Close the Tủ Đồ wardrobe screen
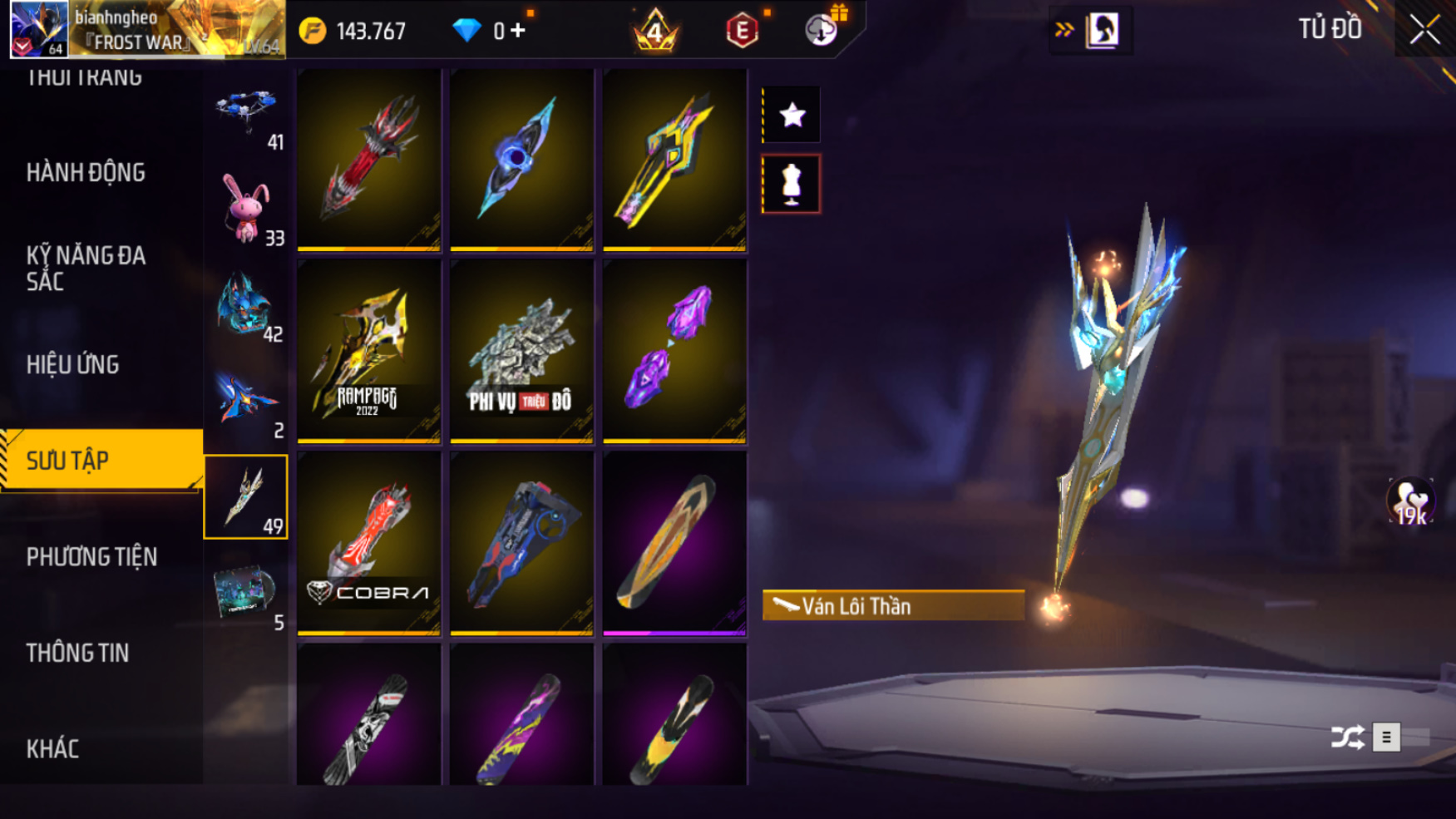Screen dimensions: 1456x819 (1424, 30)
